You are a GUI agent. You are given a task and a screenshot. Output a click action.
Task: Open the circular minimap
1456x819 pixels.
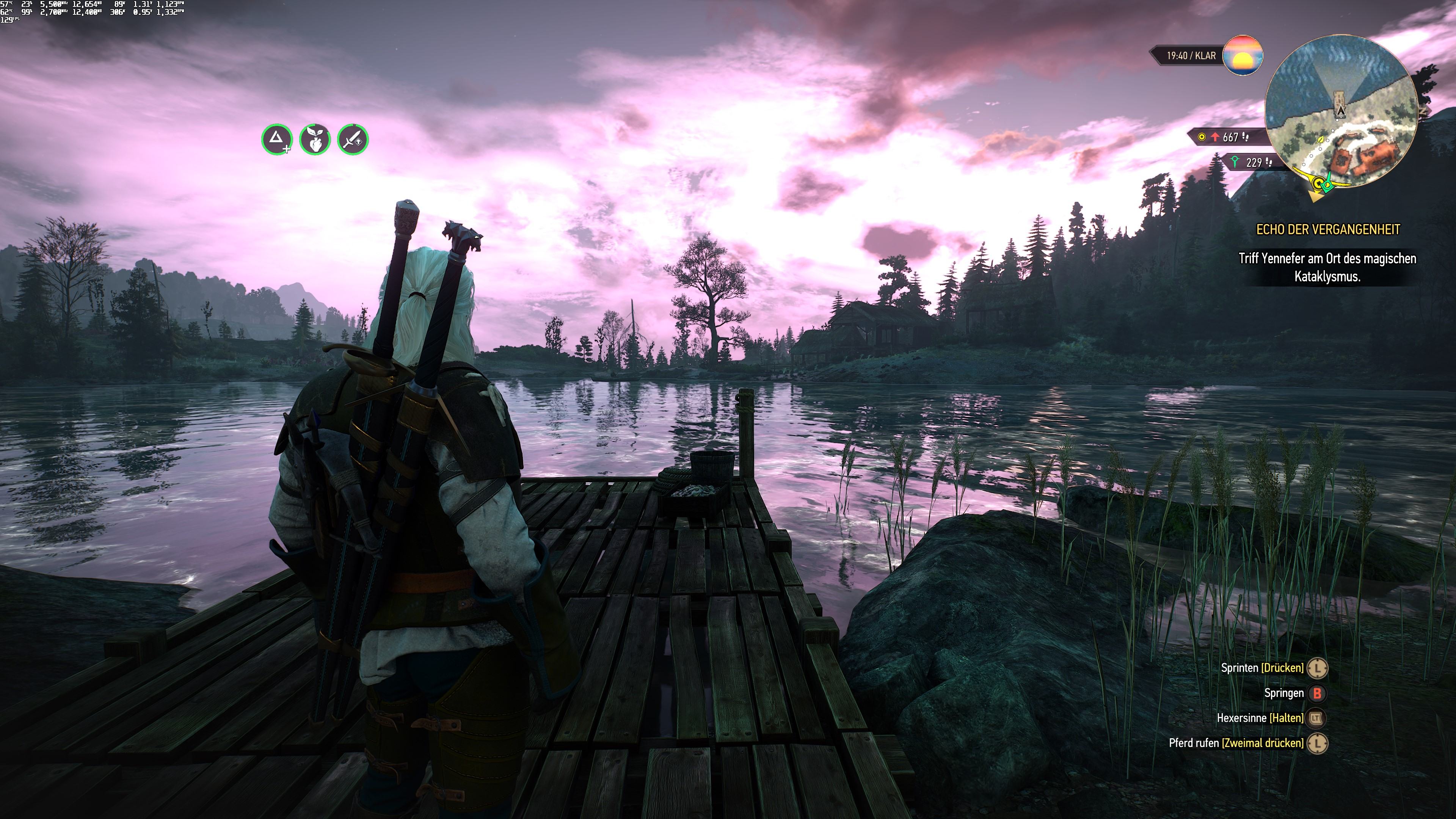click(x=1341, y=112)
